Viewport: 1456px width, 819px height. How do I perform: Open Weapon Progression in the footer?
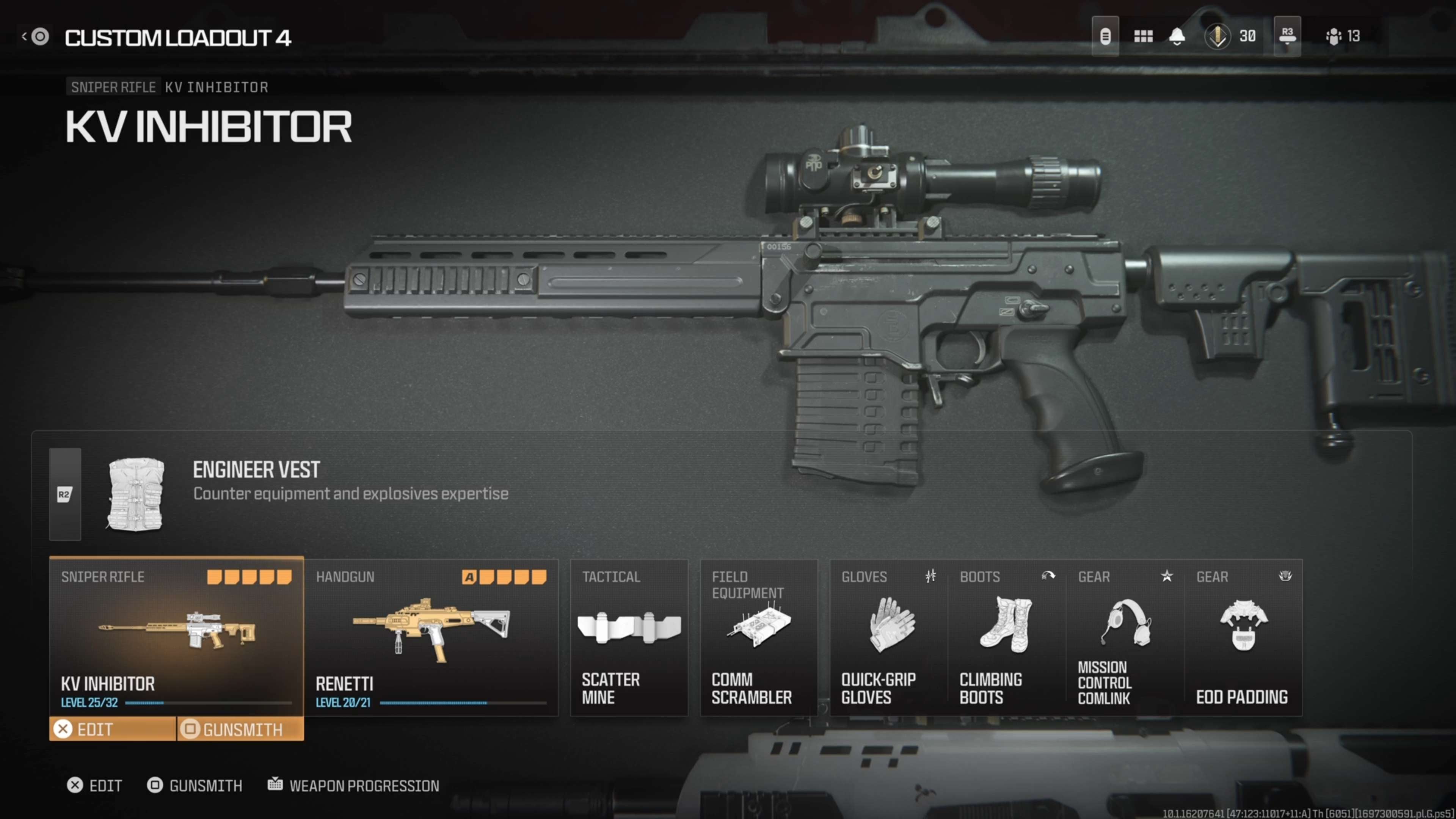click(354, 786)
